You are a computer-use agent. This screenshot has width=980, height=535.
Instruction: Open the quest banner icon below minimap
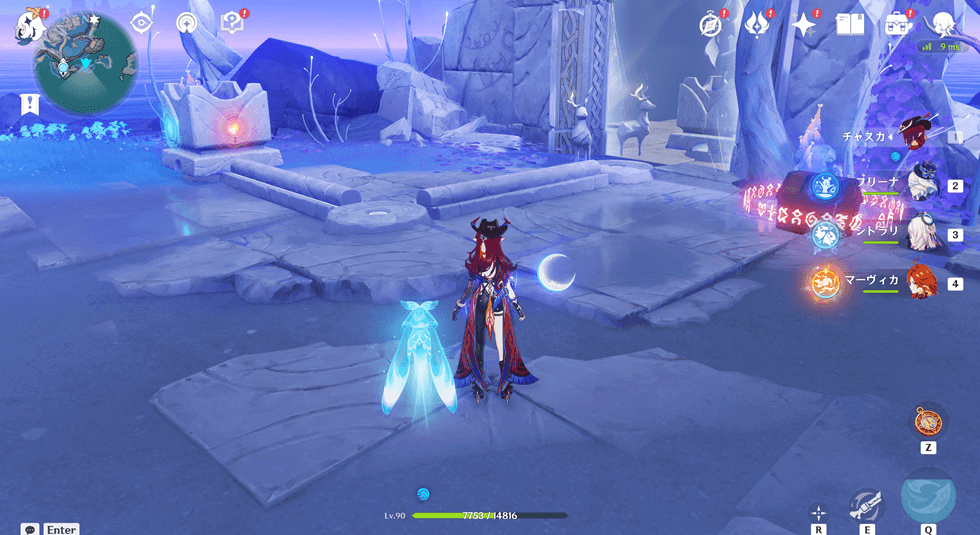click(29, 104)
